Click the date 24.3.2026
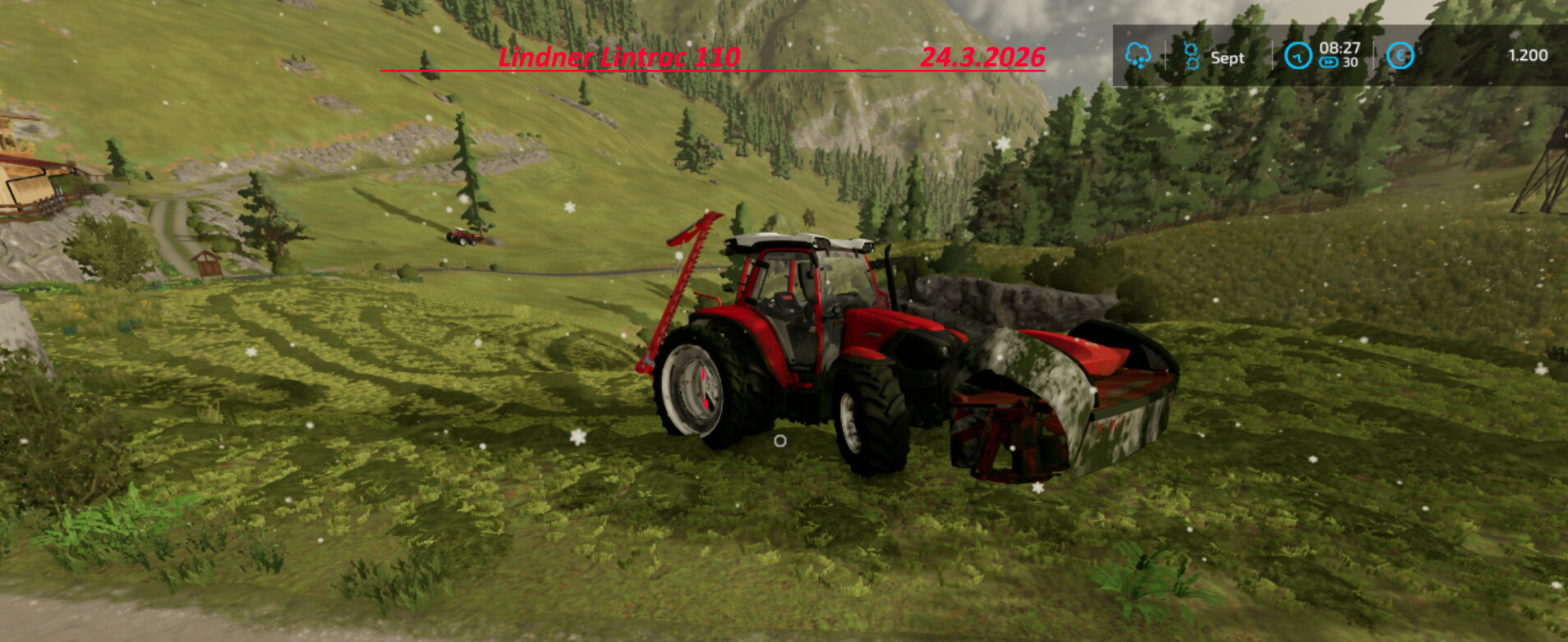The image size is (1568, 642). tap(983, 58)
